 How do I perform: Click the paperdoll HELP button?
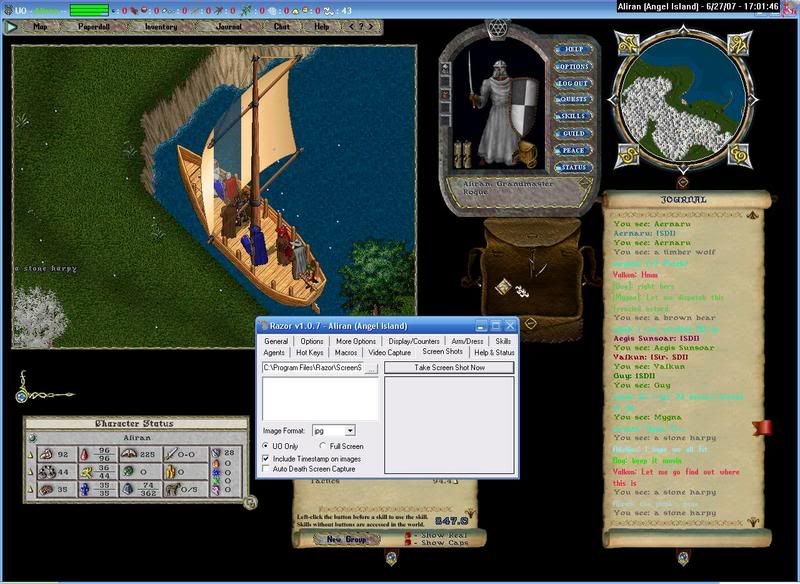[x=573, y=49]
